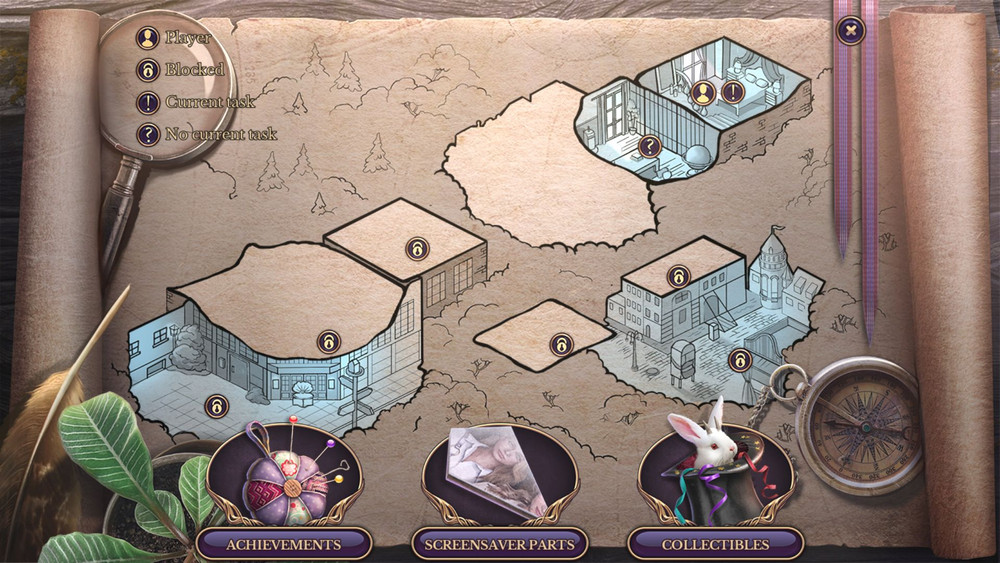Show the Collectibles screen
The height and width of the screenshot is (563, 1000).
[715, 544]
